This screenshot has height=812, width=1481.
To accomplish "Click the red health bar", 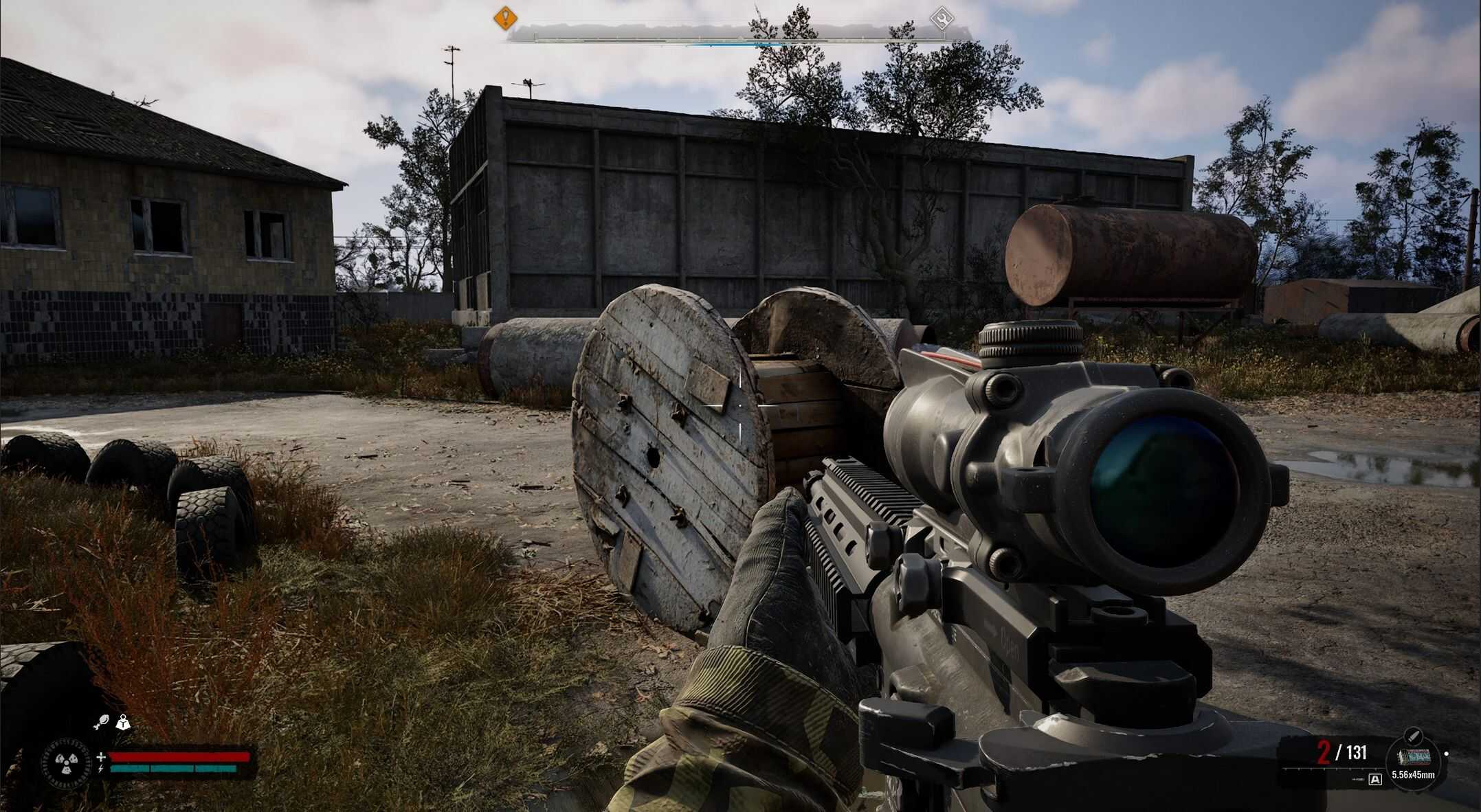I will coord(177,758).
